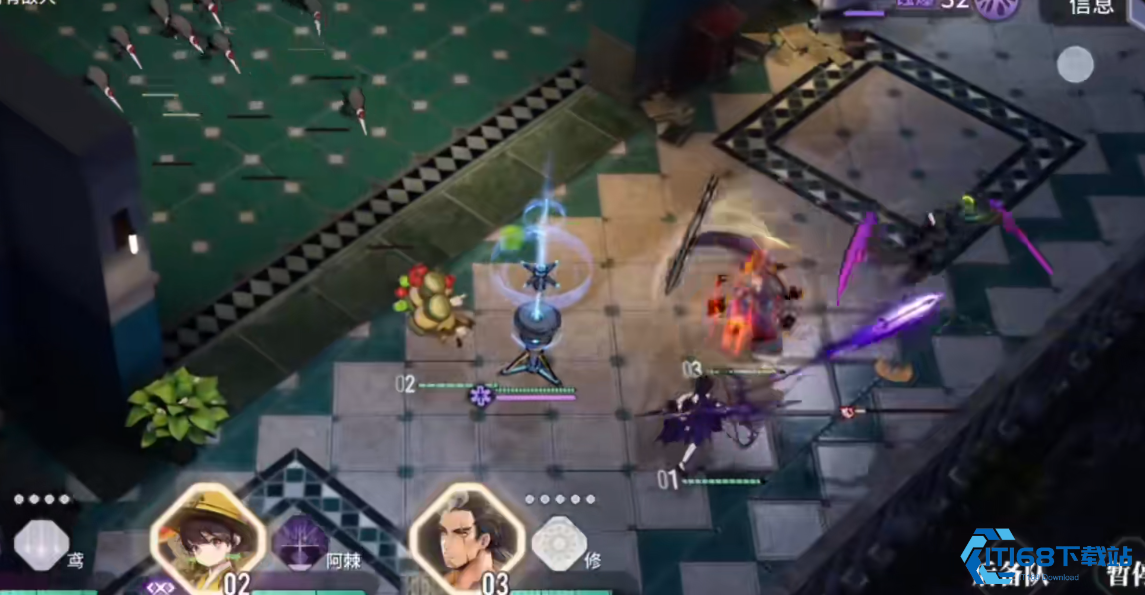Tap the purple round emblem beside 32
Viewport: 1145px width, 595px height.
(x=997, y=6)
